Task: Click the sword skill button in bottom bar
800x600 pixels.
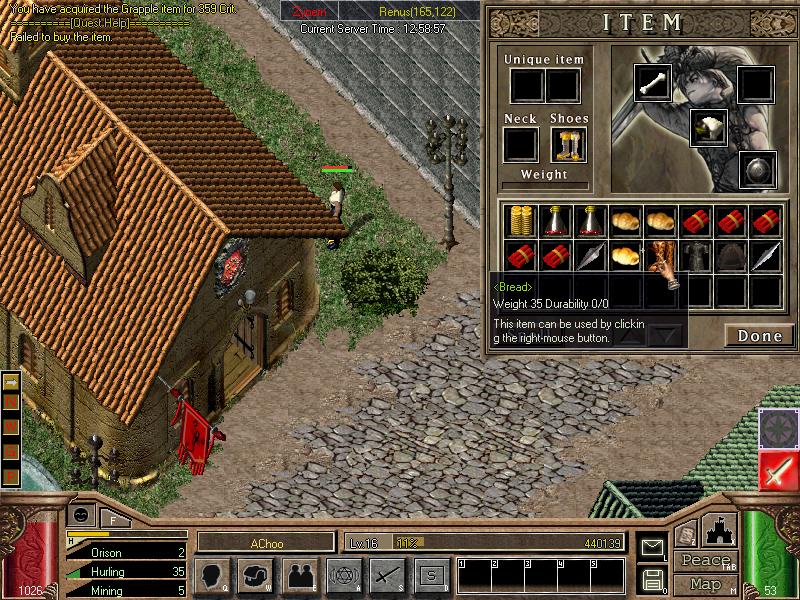Action: (x=386, y=575)
